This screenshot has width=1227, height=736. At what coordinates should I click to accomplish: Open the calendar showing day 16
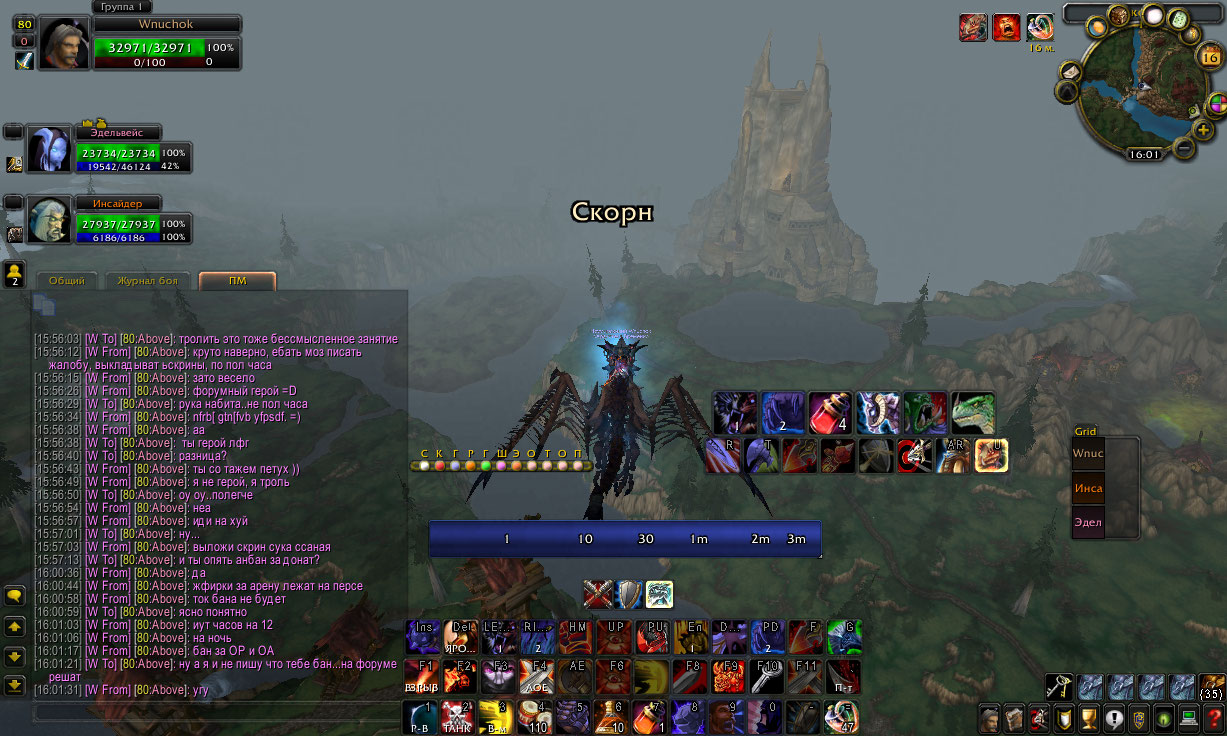[x=1208, y=56]
